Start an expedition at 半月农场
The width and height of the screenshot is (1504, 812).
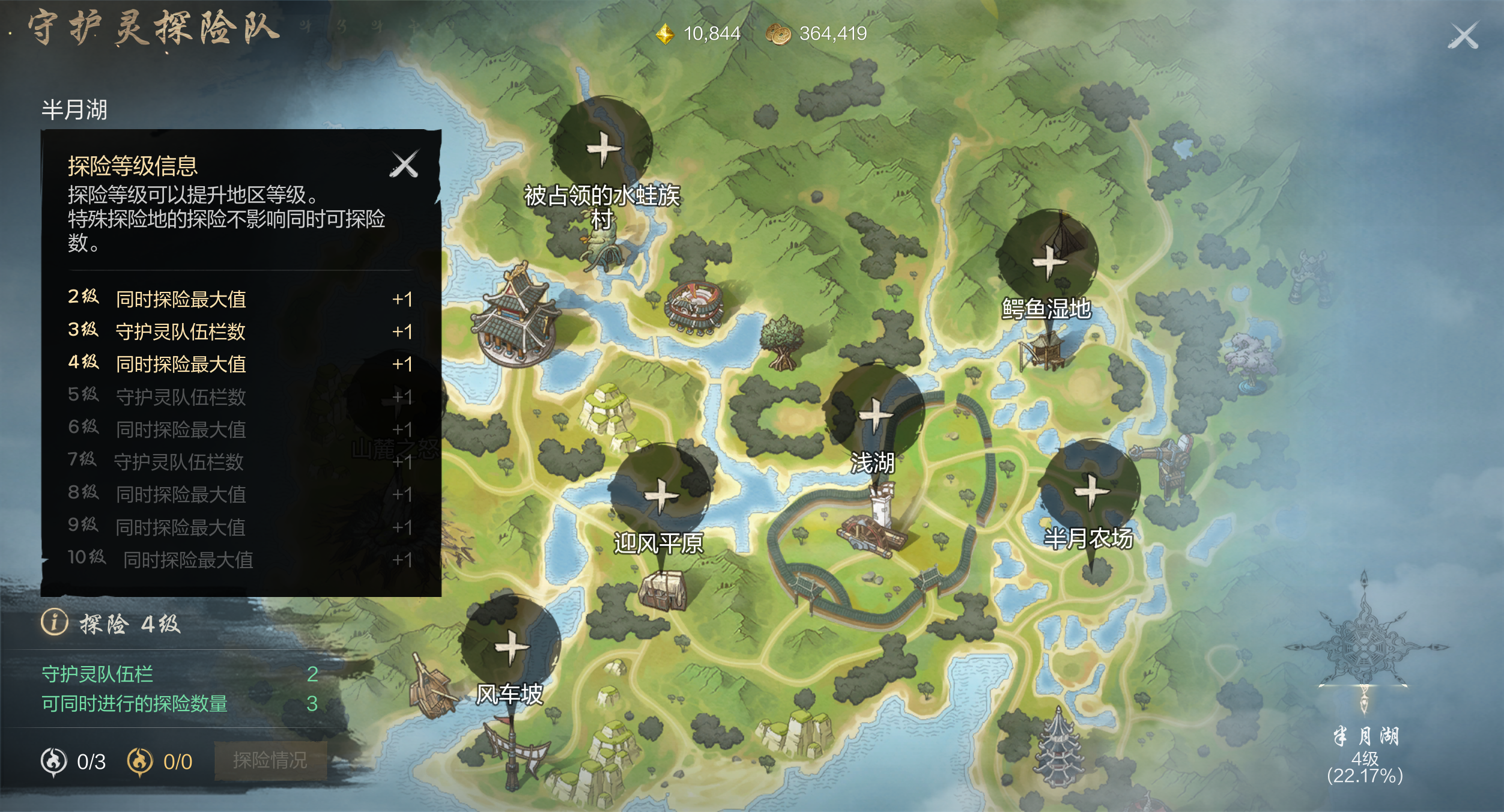1091,491
